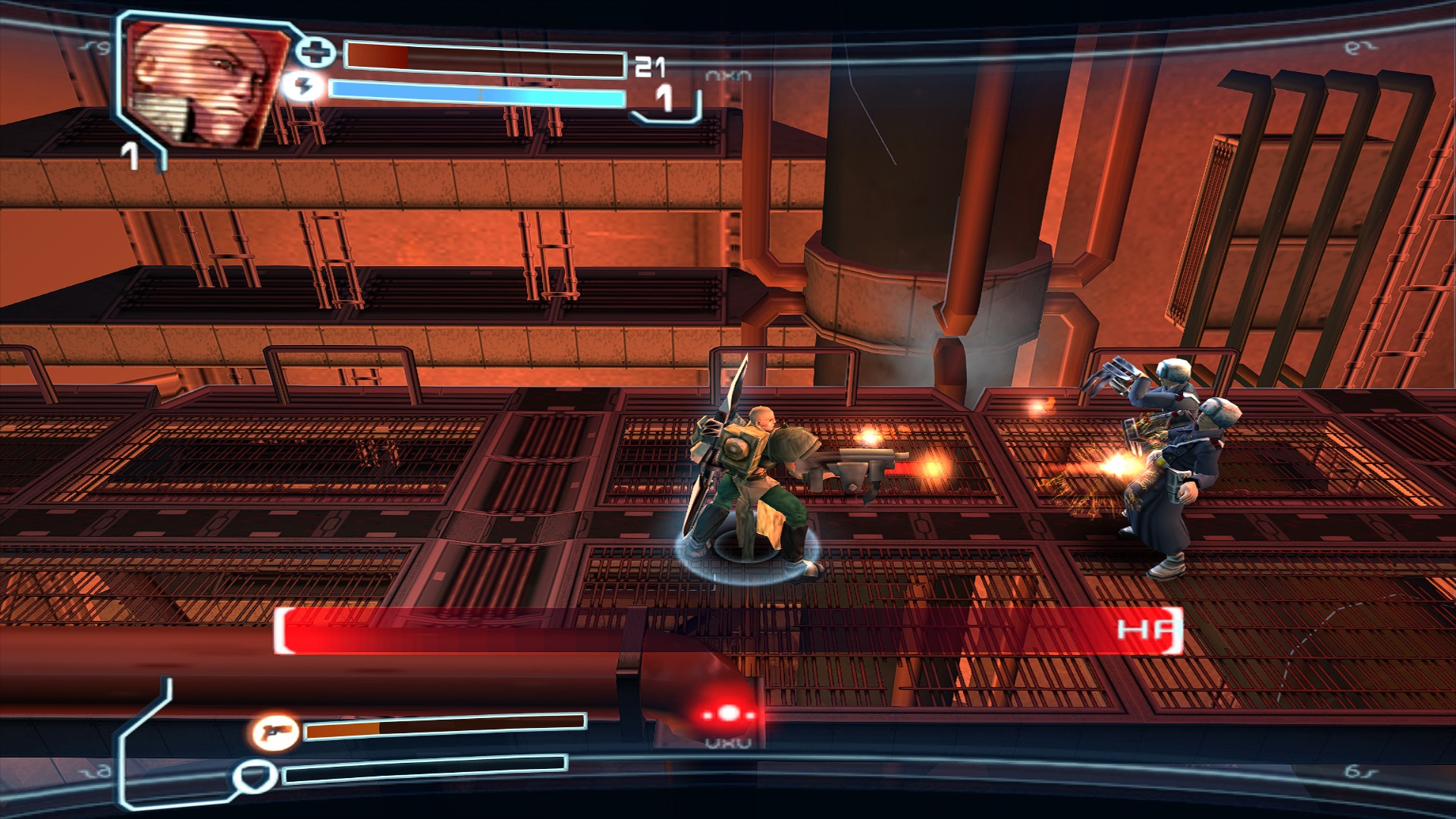Click the health plus icon

point(314,52)
